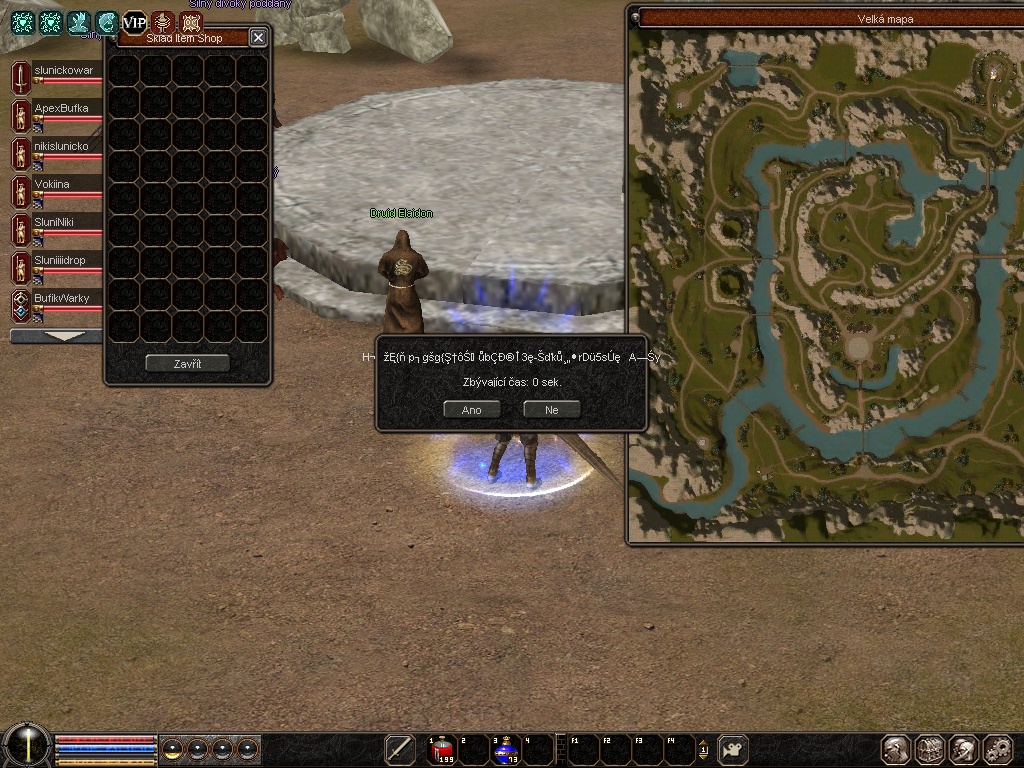
Task: Decline the dialog with Ne
Action: pos(551,409)
